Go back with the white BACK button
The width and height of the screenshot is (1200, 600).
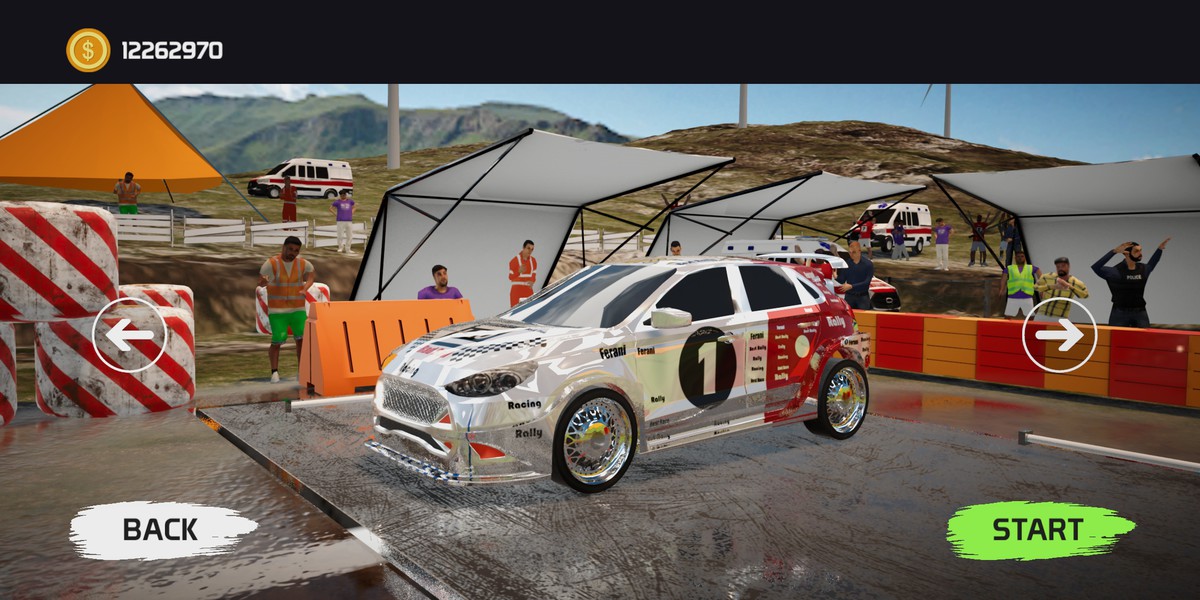[x=161, y=530]
